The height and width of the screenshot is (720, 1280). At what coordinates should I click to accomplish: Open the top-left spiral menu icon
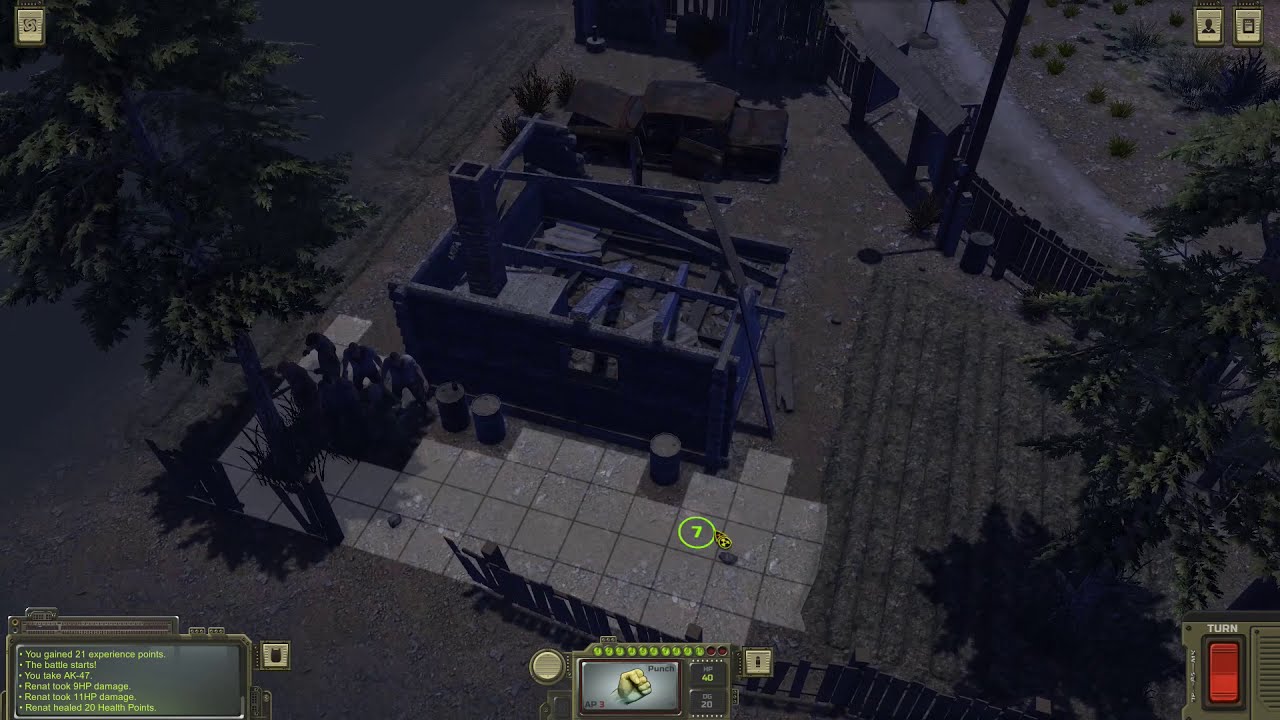30,27
